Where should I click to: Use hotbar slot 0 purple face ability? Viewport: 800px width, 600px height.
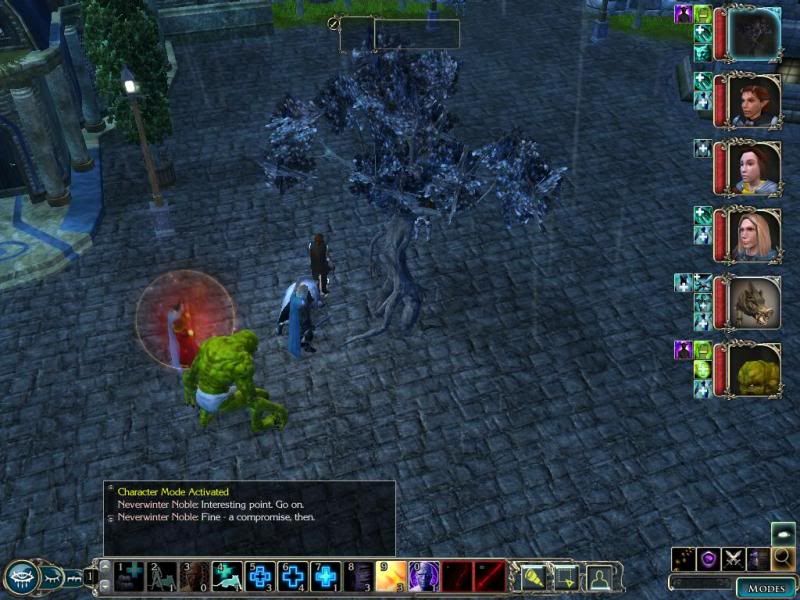(x=425, y=575)
